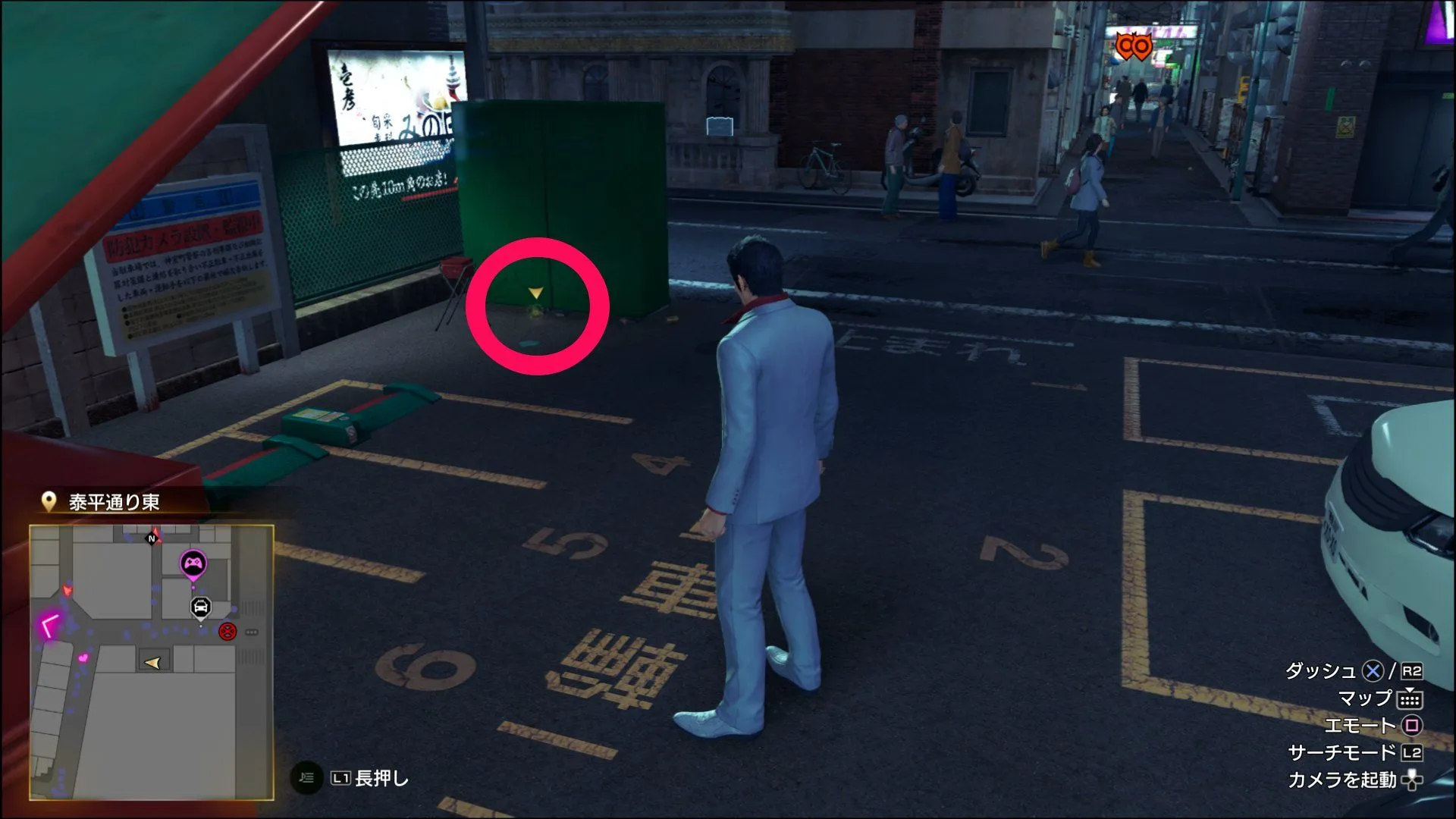The width and height of the screenshot is (1456, 819).
Task: Select the player arrow cursor on the minimap
Action: point(153,662)
